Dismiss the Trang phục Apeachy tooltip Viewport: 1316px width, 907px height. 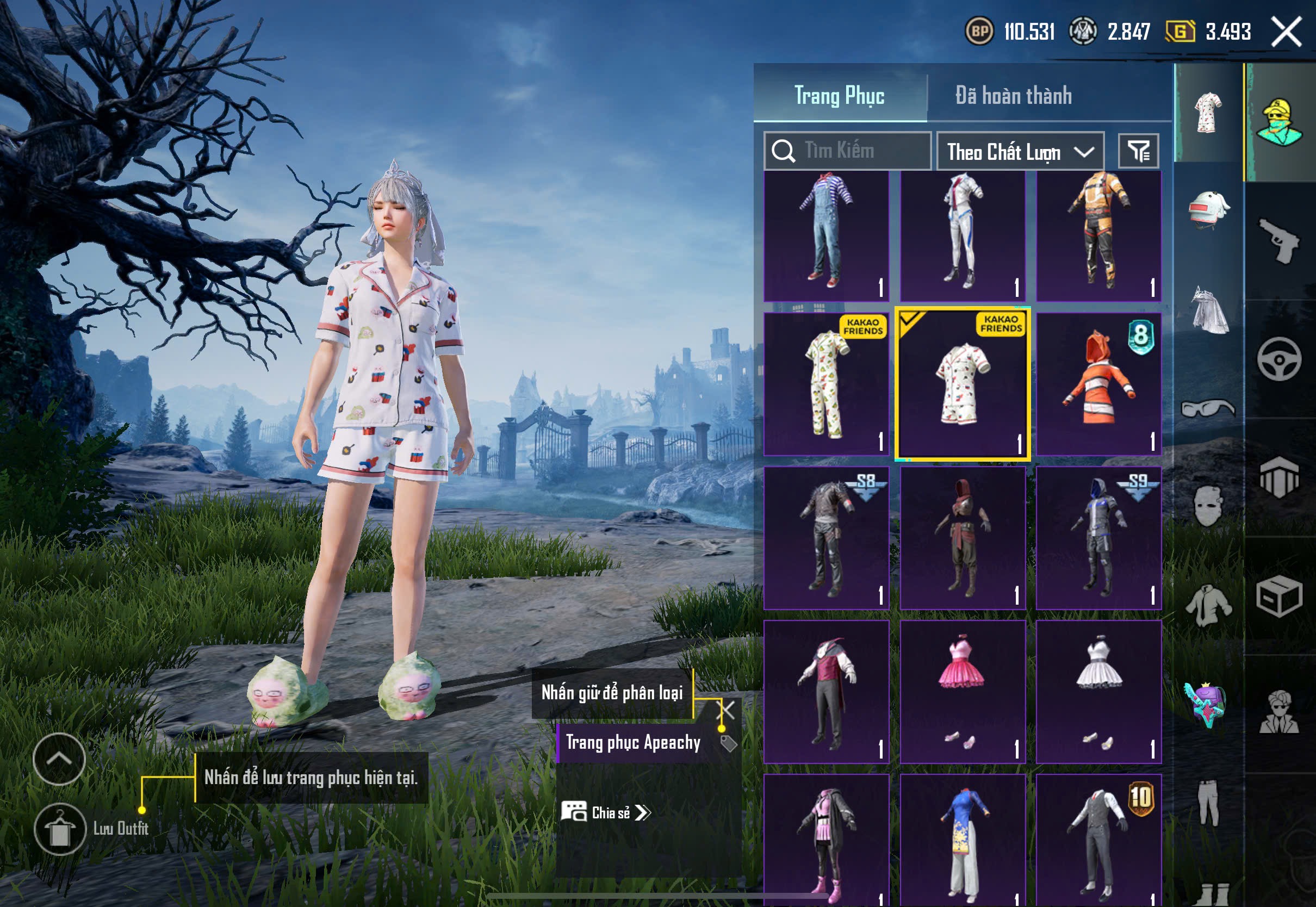(x=727, y=709)
